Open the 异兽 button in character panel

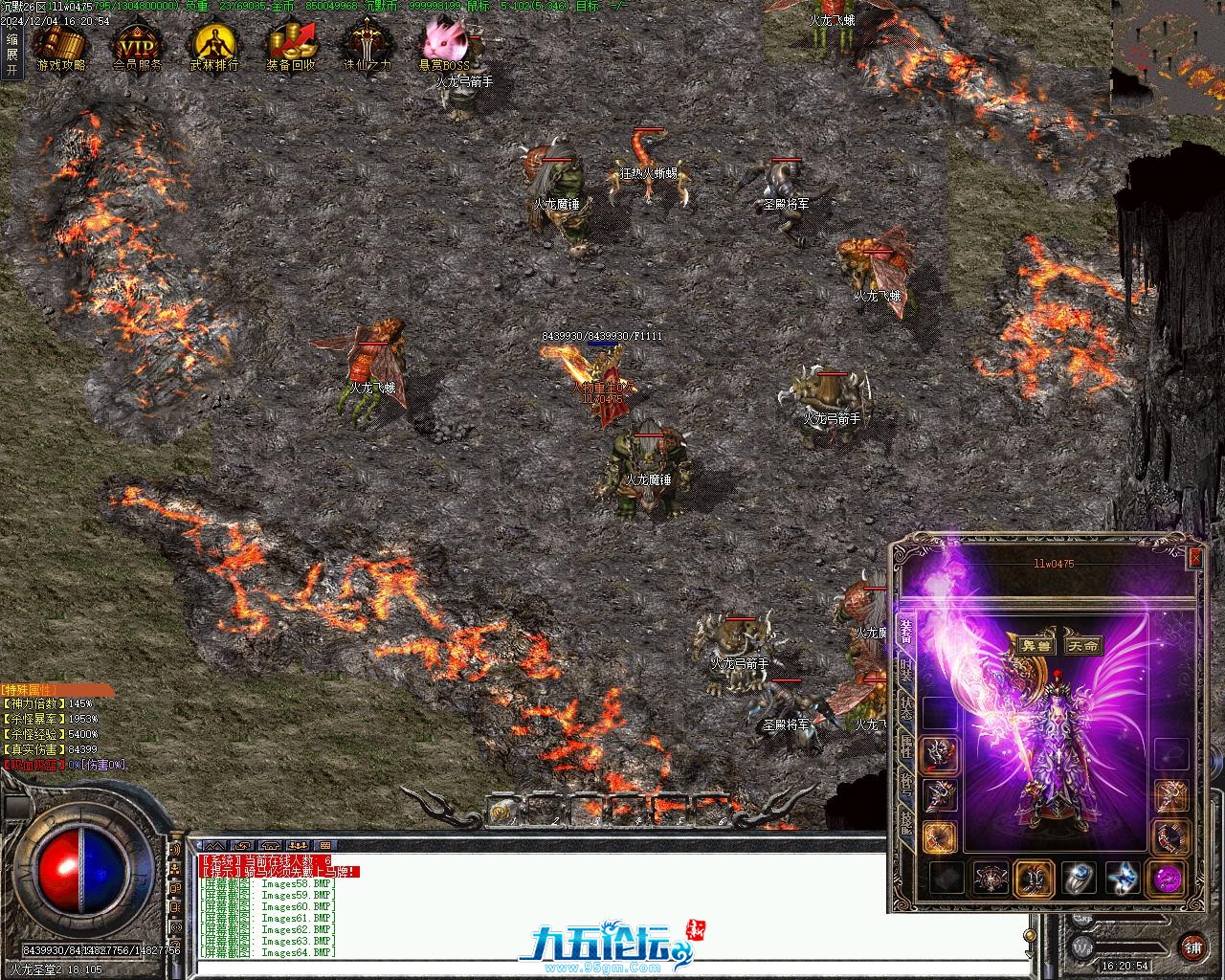coord(1034,645)
